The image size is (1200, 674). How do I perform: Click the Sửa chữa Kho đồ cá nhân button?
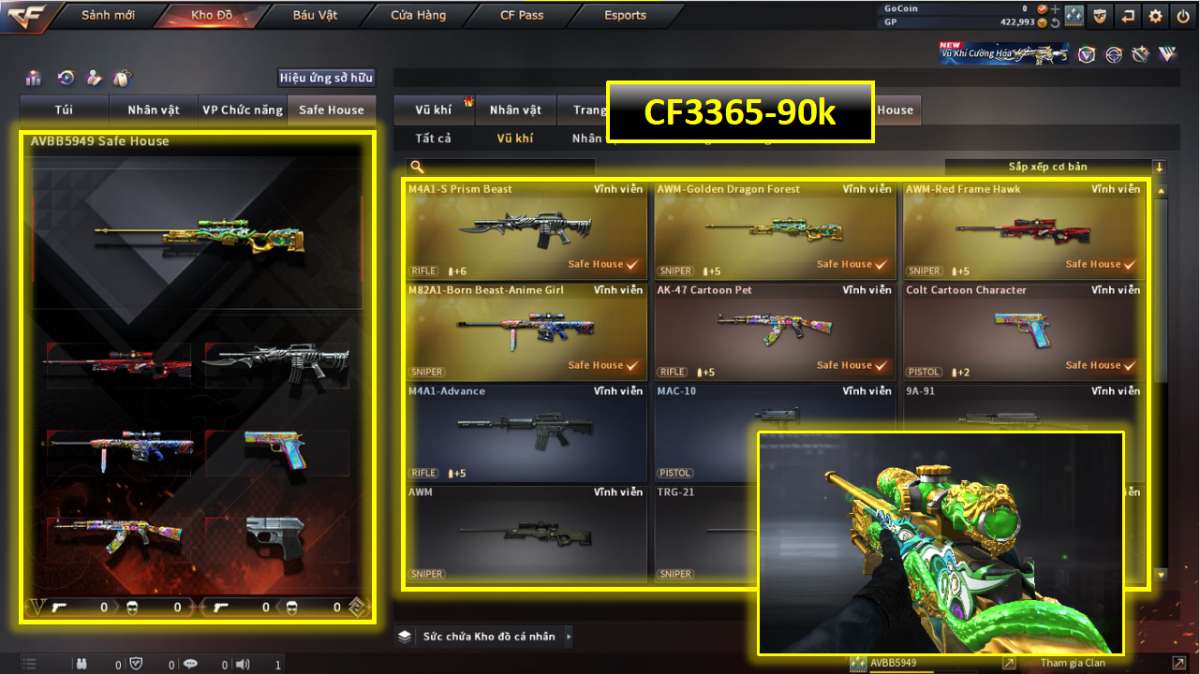[487, 636]
